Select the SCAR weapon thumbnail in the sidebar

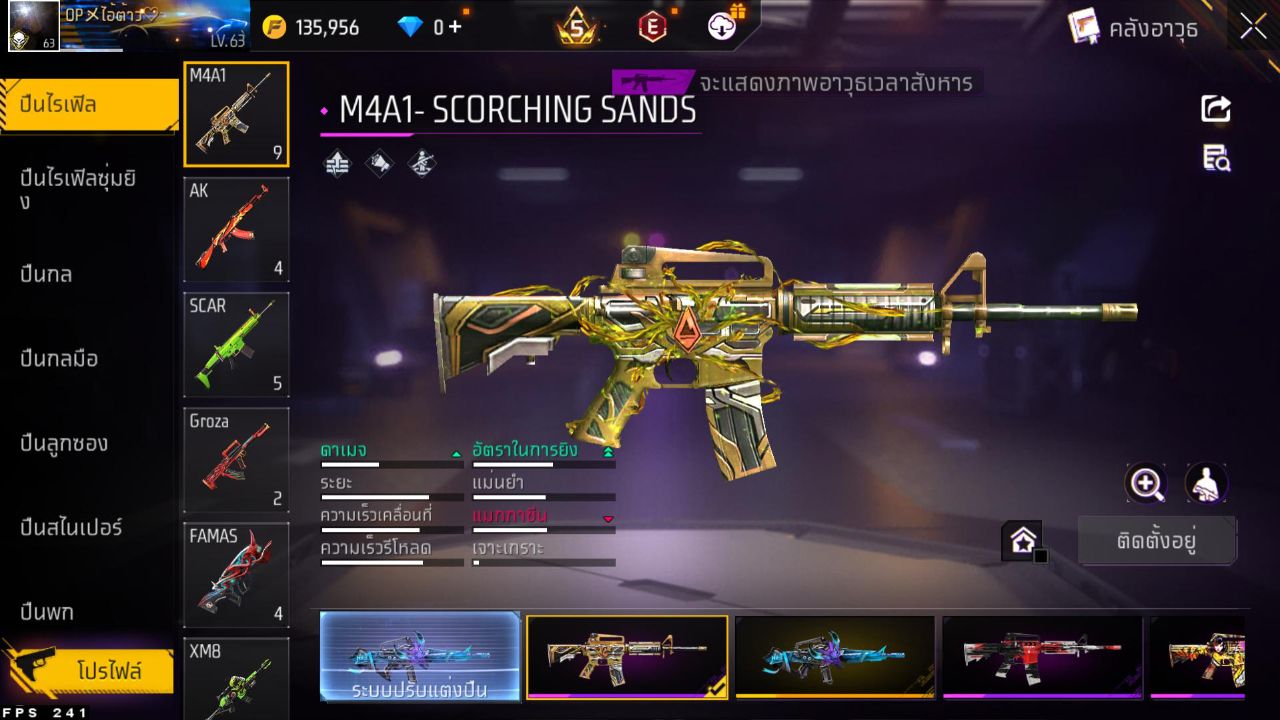[x=236, y=345]
